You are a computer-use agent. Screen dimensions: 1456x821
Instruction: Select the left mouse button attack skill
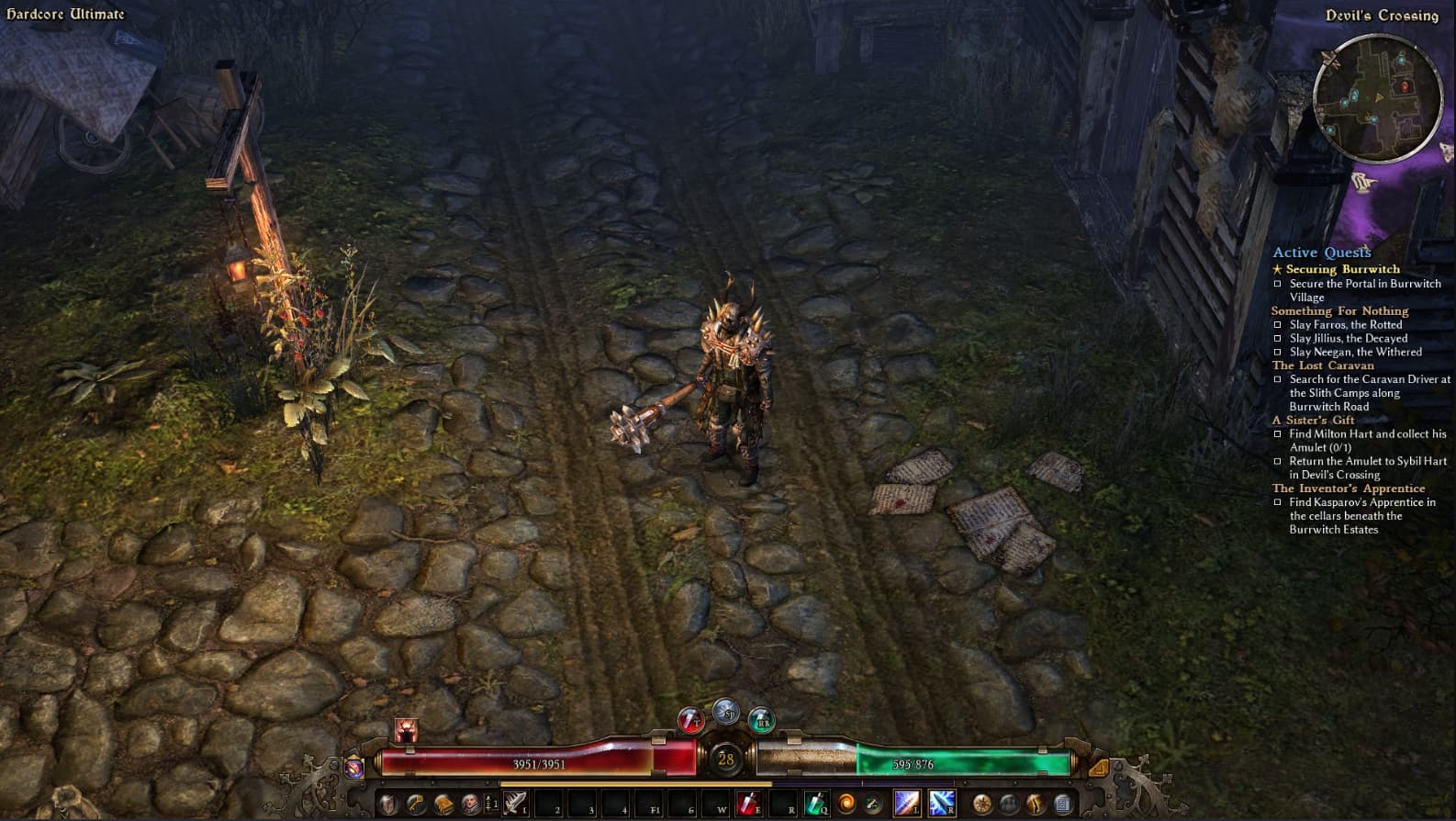click(907, 804)
